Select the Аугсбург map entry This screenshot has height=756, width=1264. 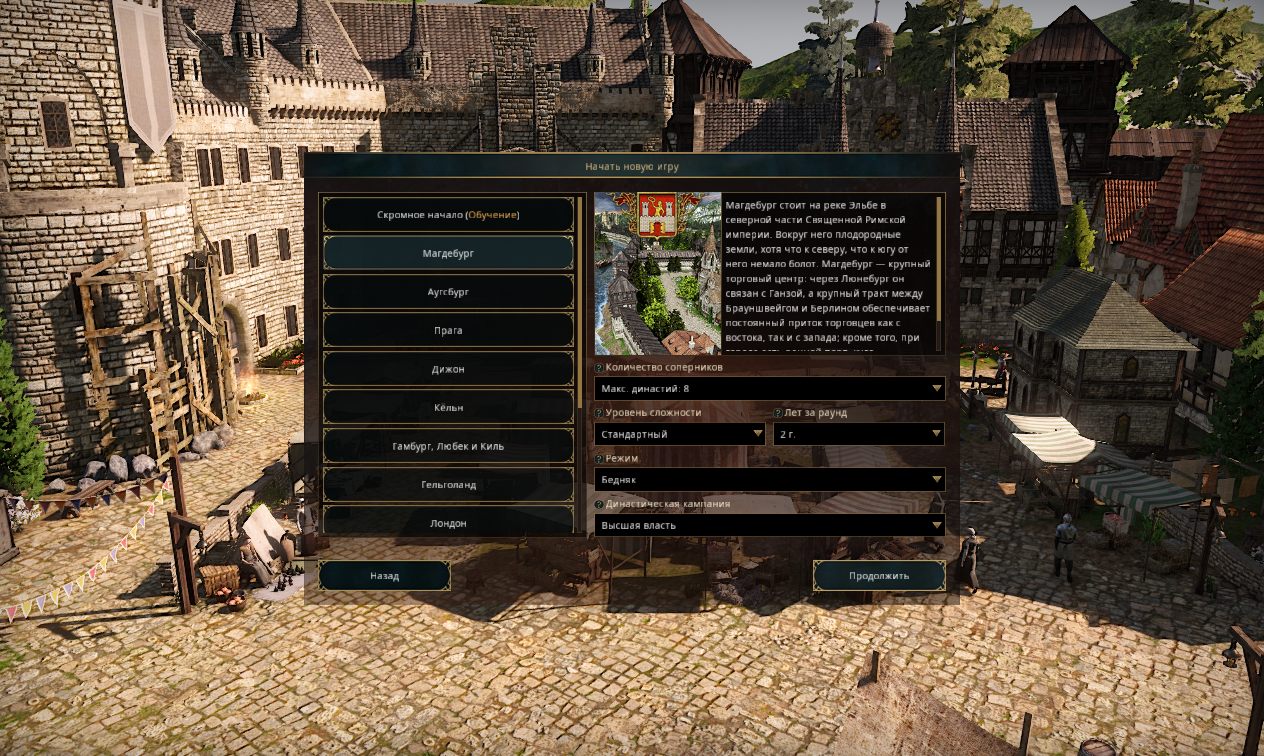[447, 292]
